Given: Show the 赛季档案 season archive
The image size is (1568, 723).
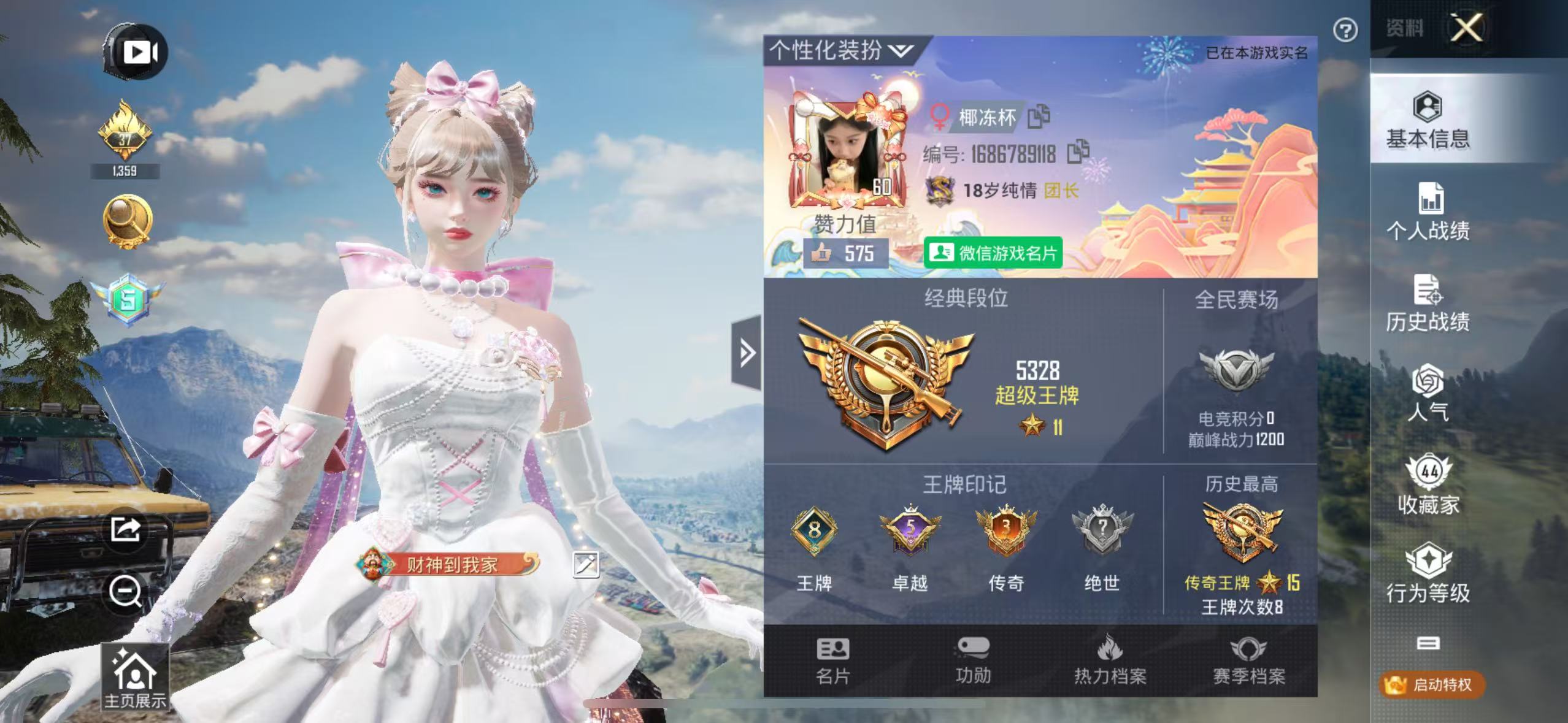Looking at the screenshot, I should tap(1248, 661).
